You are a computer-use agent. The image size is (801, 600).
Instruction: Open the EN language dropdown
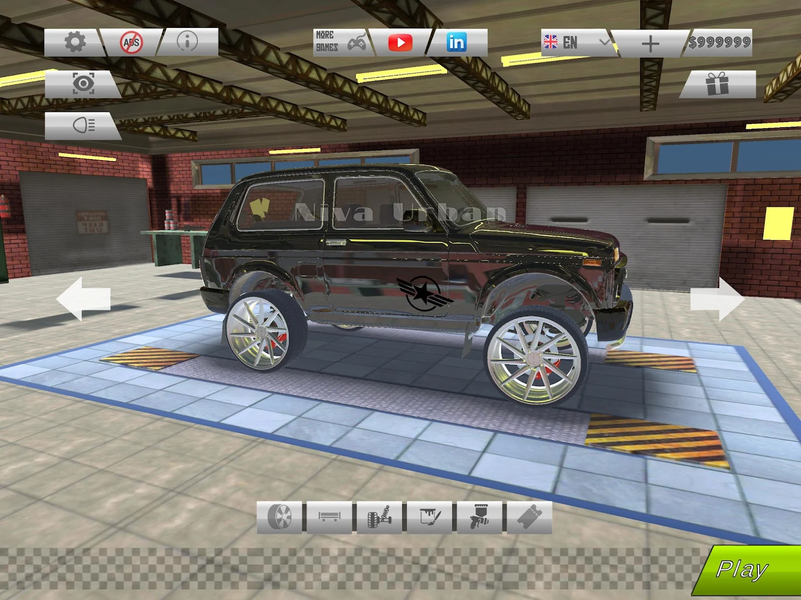pos(574,42)
